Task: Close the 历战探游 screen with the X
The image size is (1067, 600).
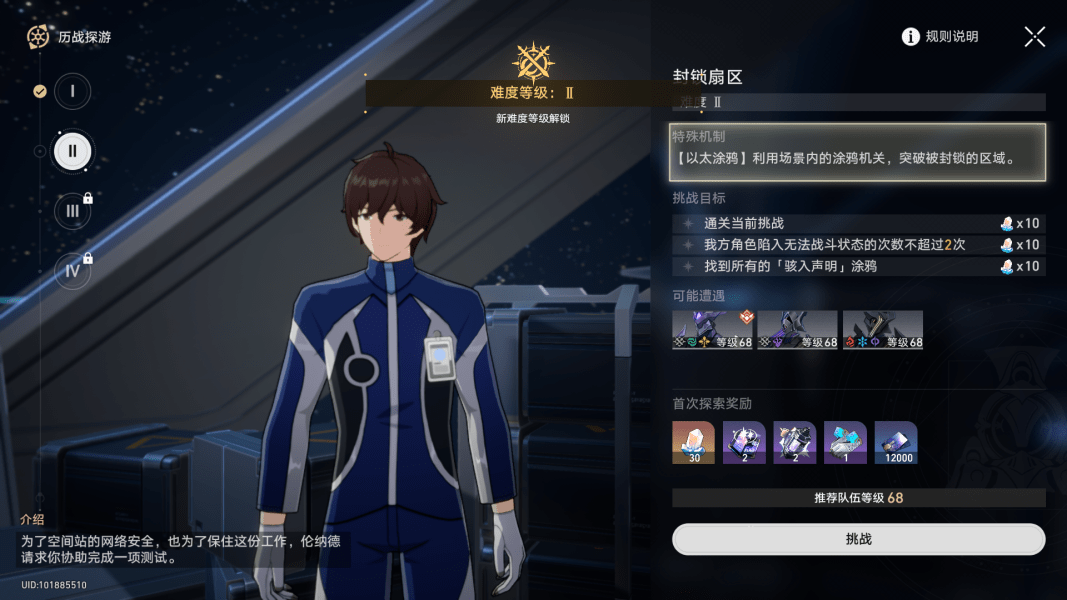Action: [1034, 37]
